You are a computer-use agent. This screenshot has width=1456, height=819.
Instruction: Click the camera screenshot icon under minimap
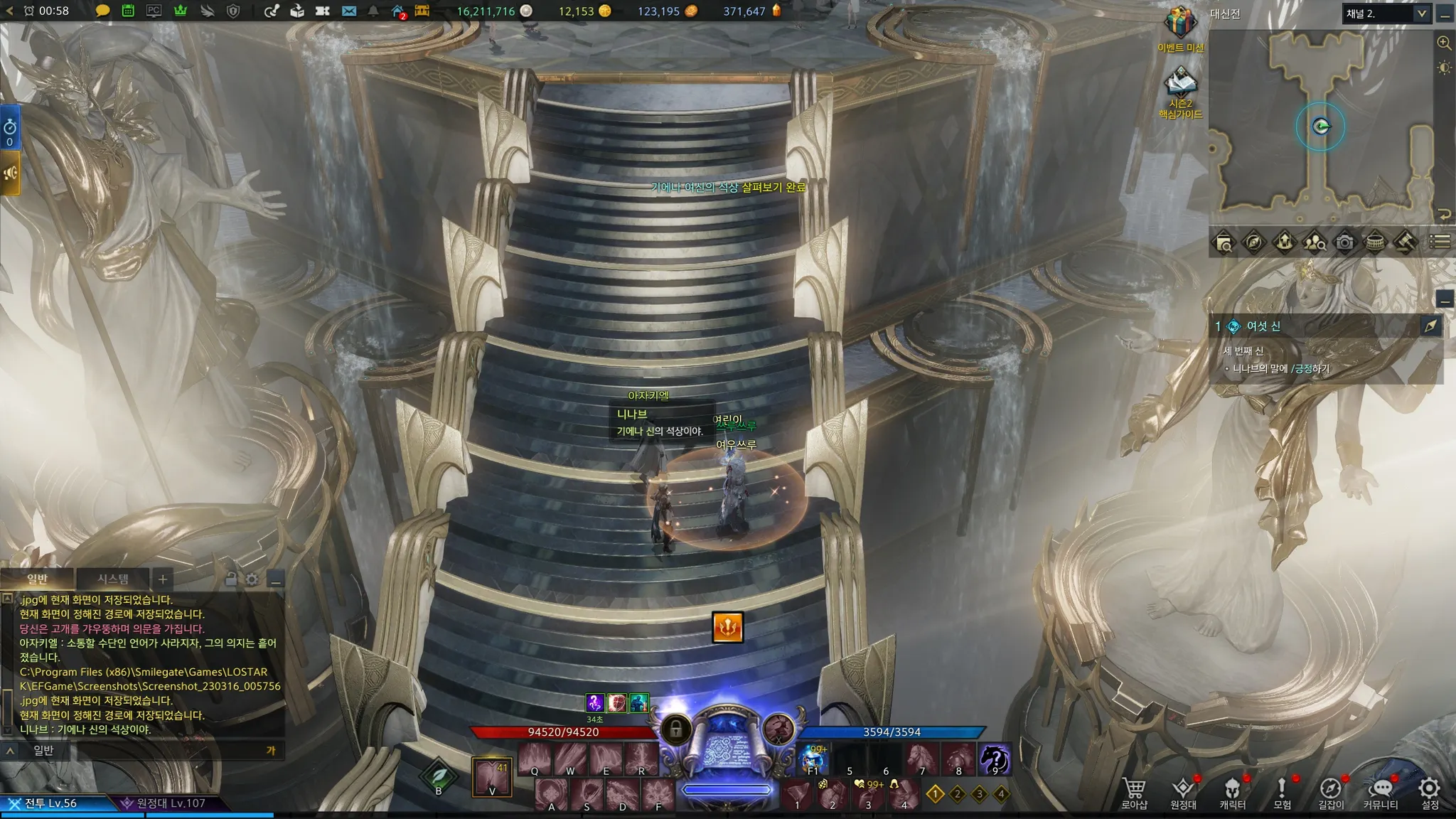click(x=1344, y=242)
